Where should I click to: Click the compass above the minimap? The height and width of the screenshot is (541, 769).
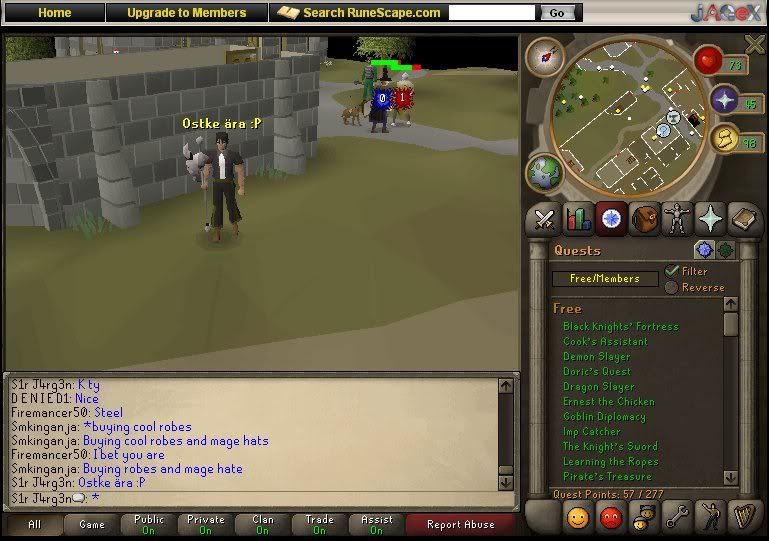click(545, 56)
